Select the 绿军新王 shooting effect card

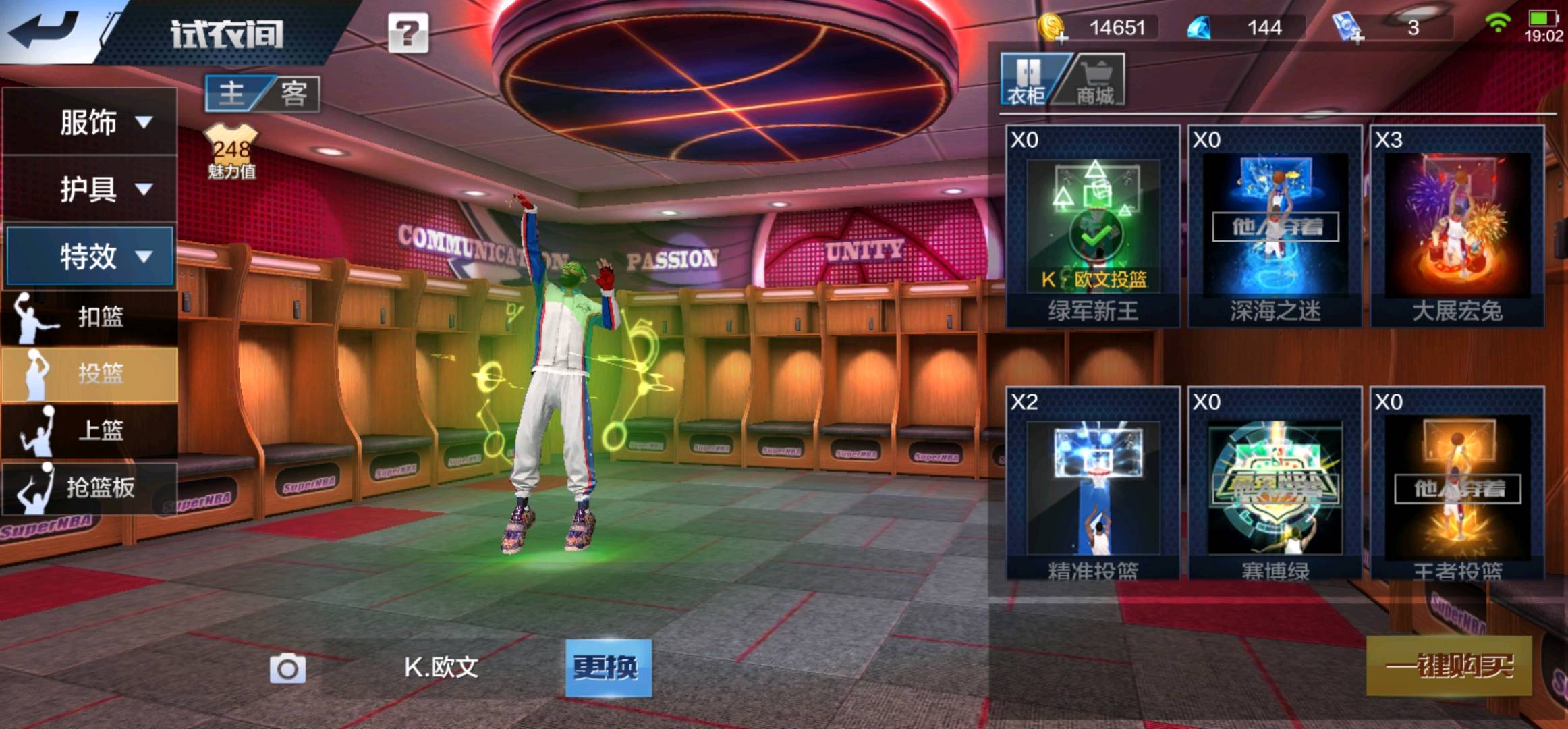(x=1092, y=226)
